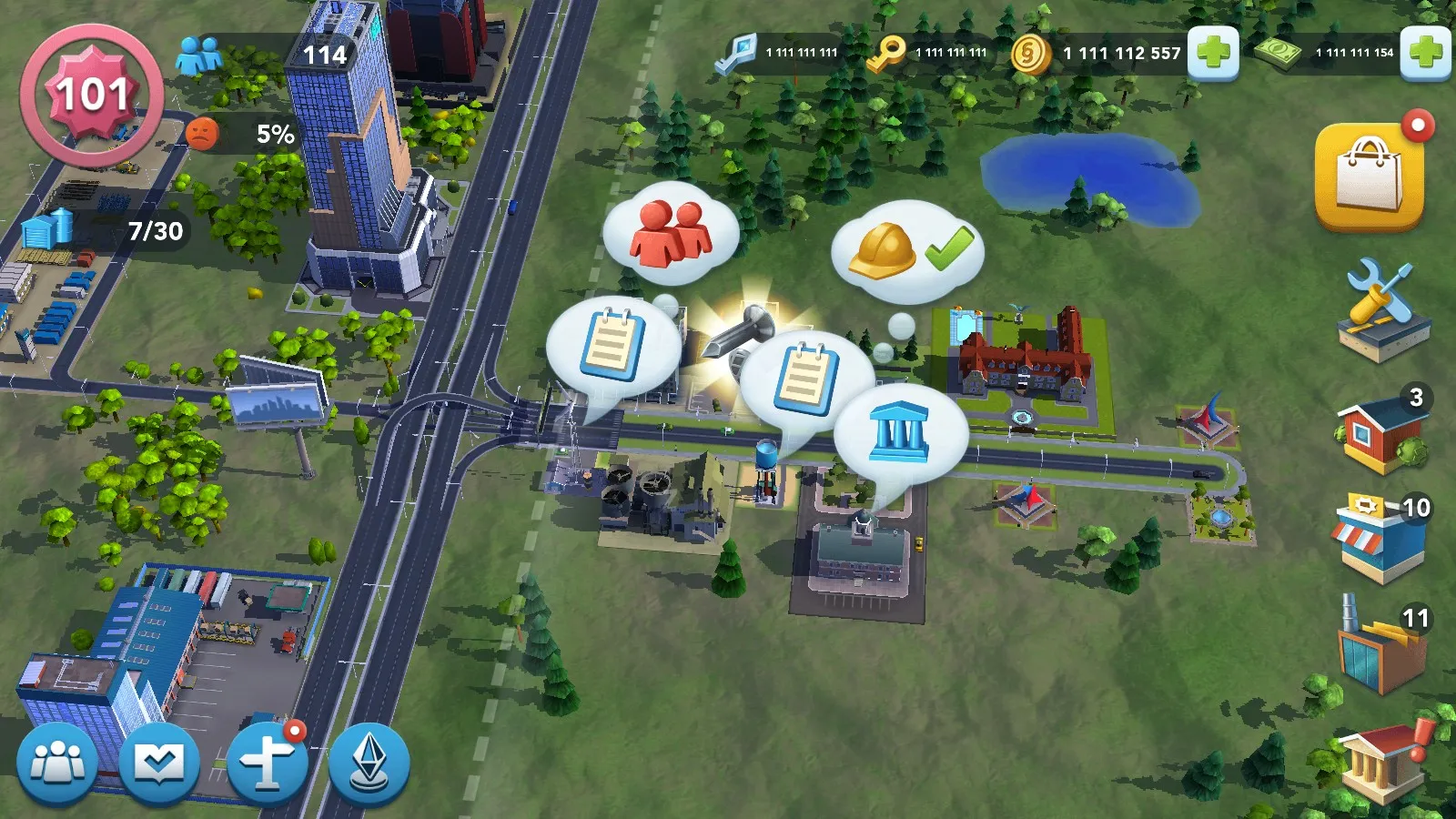
Task: Add more Simoleon coins with the plus button
Action: point(1213,53)
